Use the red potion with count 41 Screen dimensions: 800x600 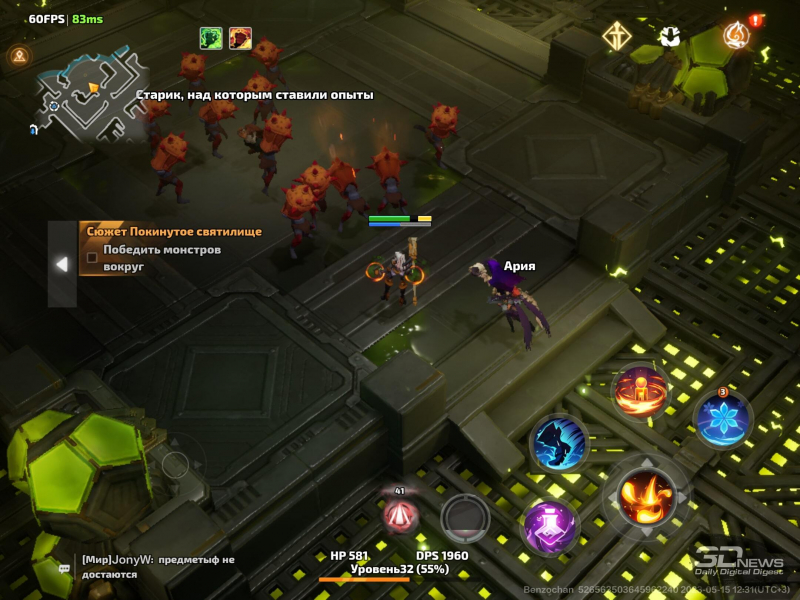coord(401,514)
